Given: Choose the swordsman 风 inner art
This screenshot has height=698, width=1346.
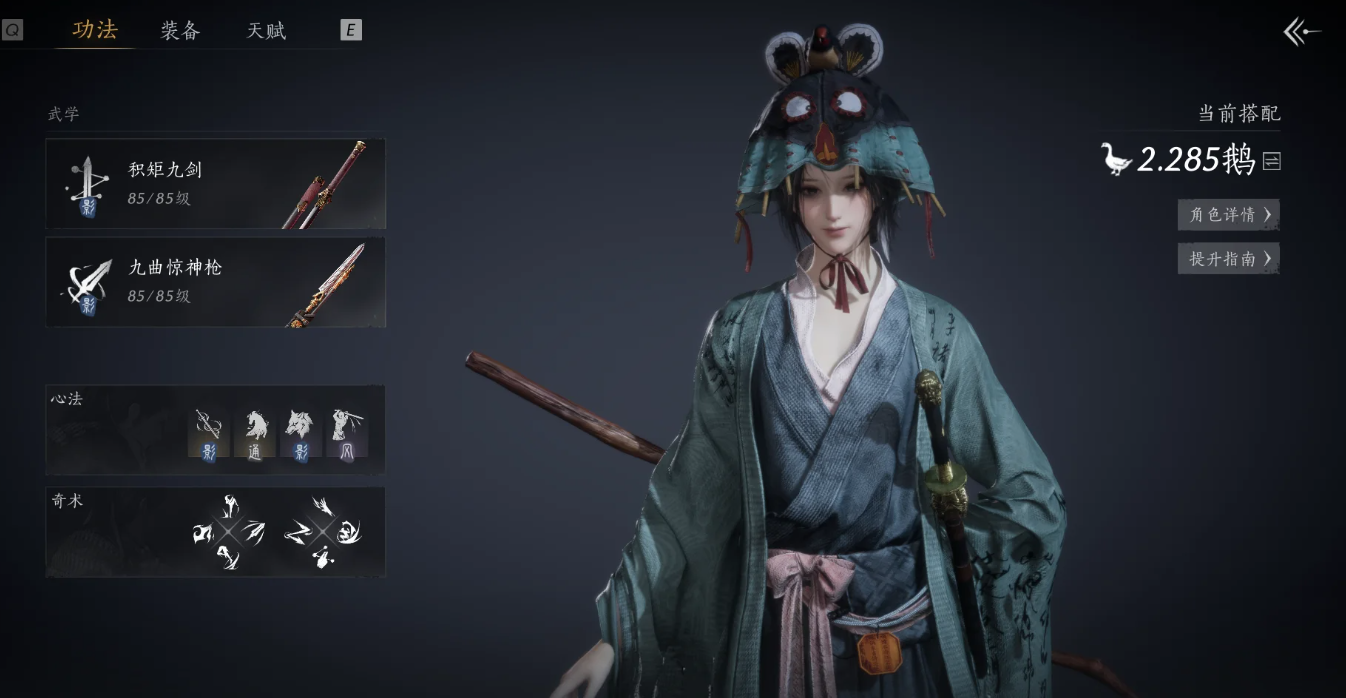Looking at the screenshot, I should click(346, 433).
